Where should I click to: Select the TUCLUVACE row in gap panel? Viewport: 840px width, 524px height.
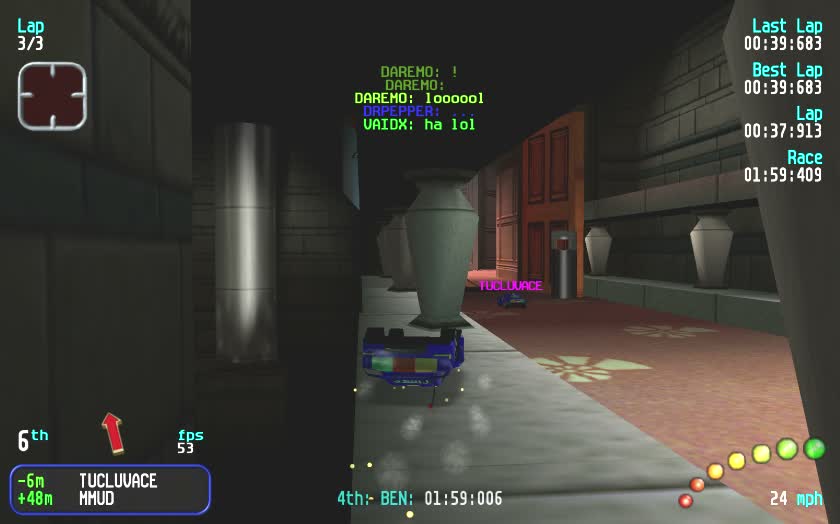[110, 481]
